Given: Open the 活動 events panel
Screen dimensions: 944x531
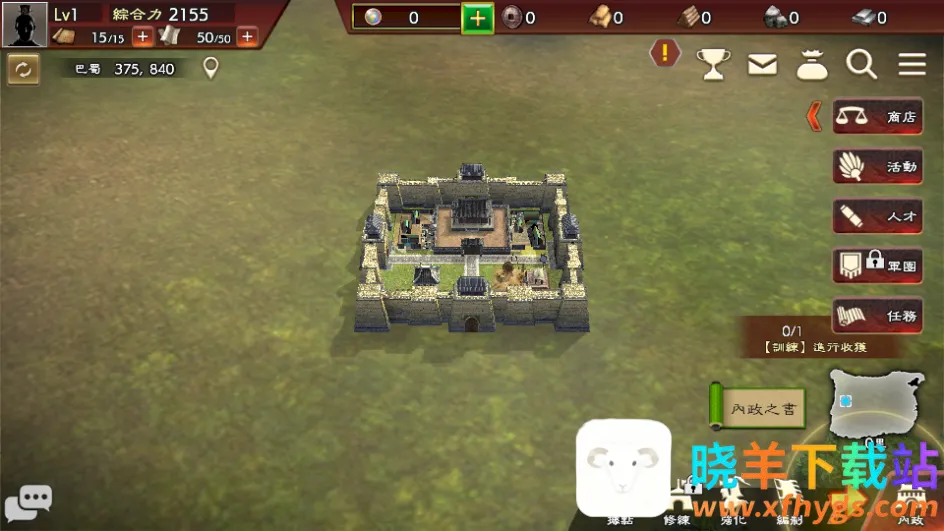Looking at the screenshot, I should point(878,167).
